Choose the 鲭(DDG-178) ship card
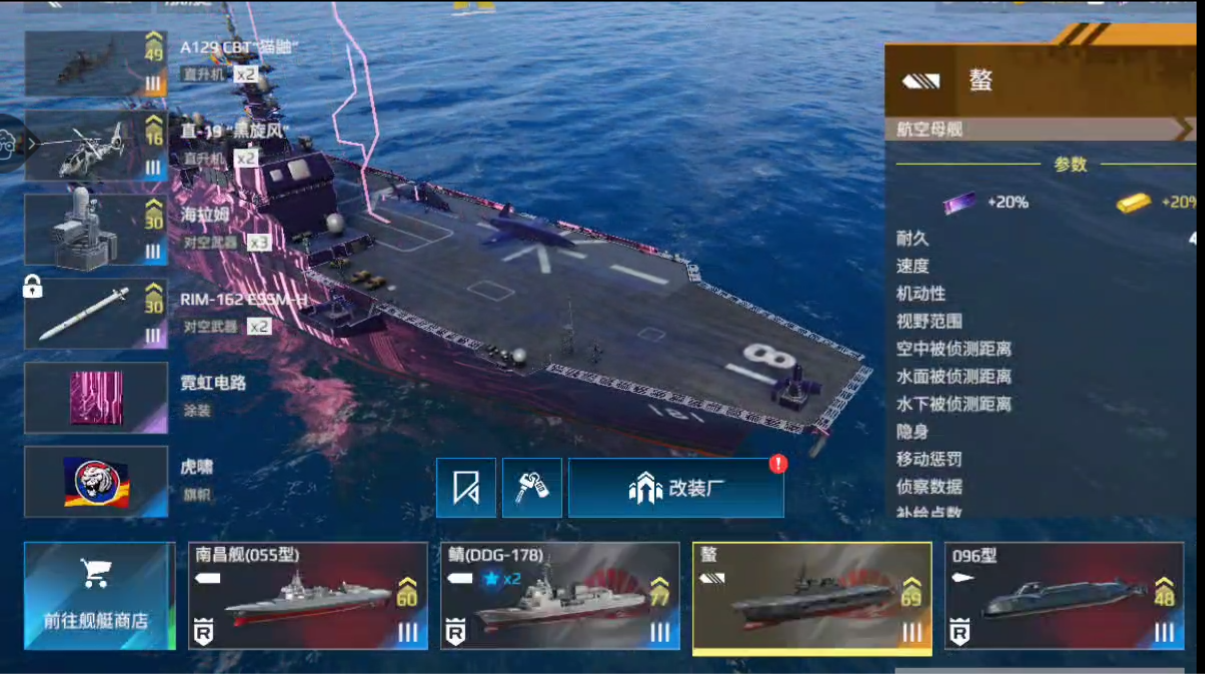The height and width of the screenshot is (674, 1205). [x=560, y=596]
